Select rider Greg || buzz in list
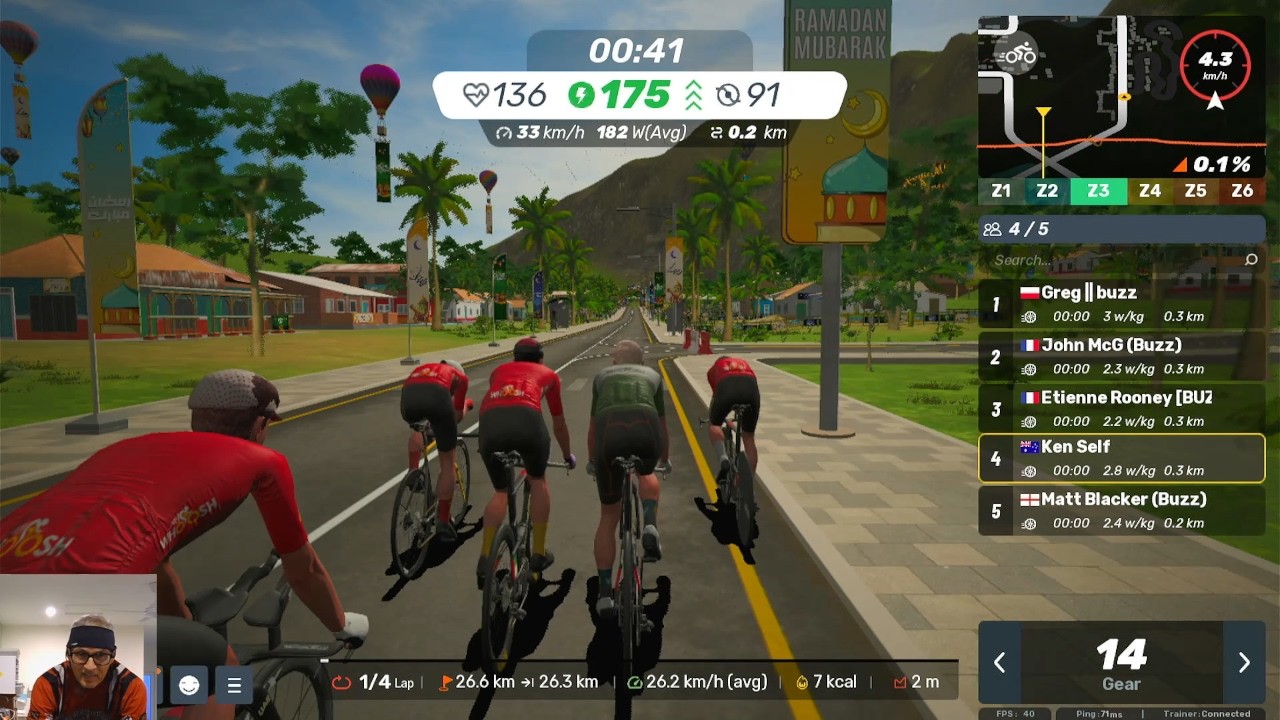 point(1121,304)
